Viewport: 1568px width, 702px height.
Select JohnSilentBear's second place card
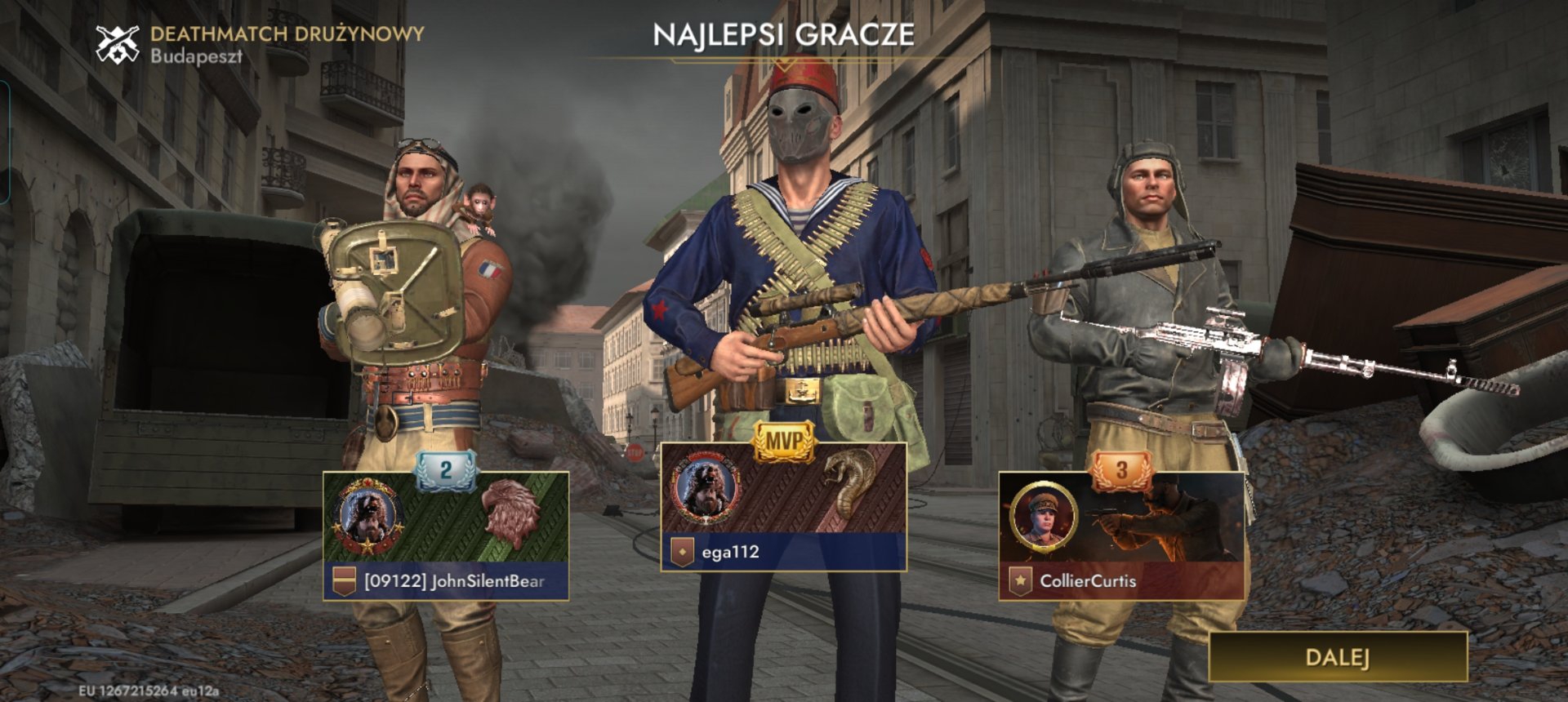click(446, 536)
